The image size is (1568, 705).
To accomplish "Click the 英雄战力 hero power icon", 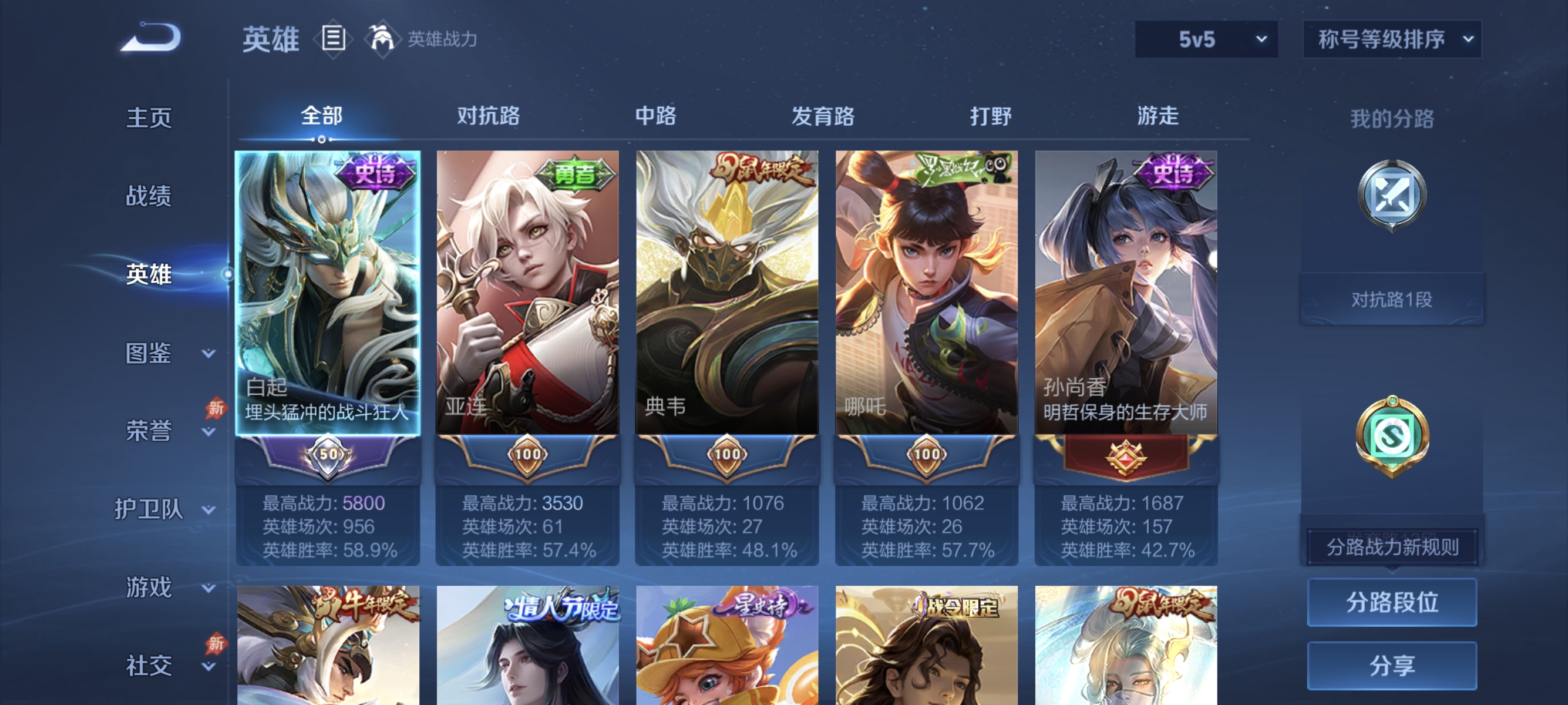I will click(383, 38).
